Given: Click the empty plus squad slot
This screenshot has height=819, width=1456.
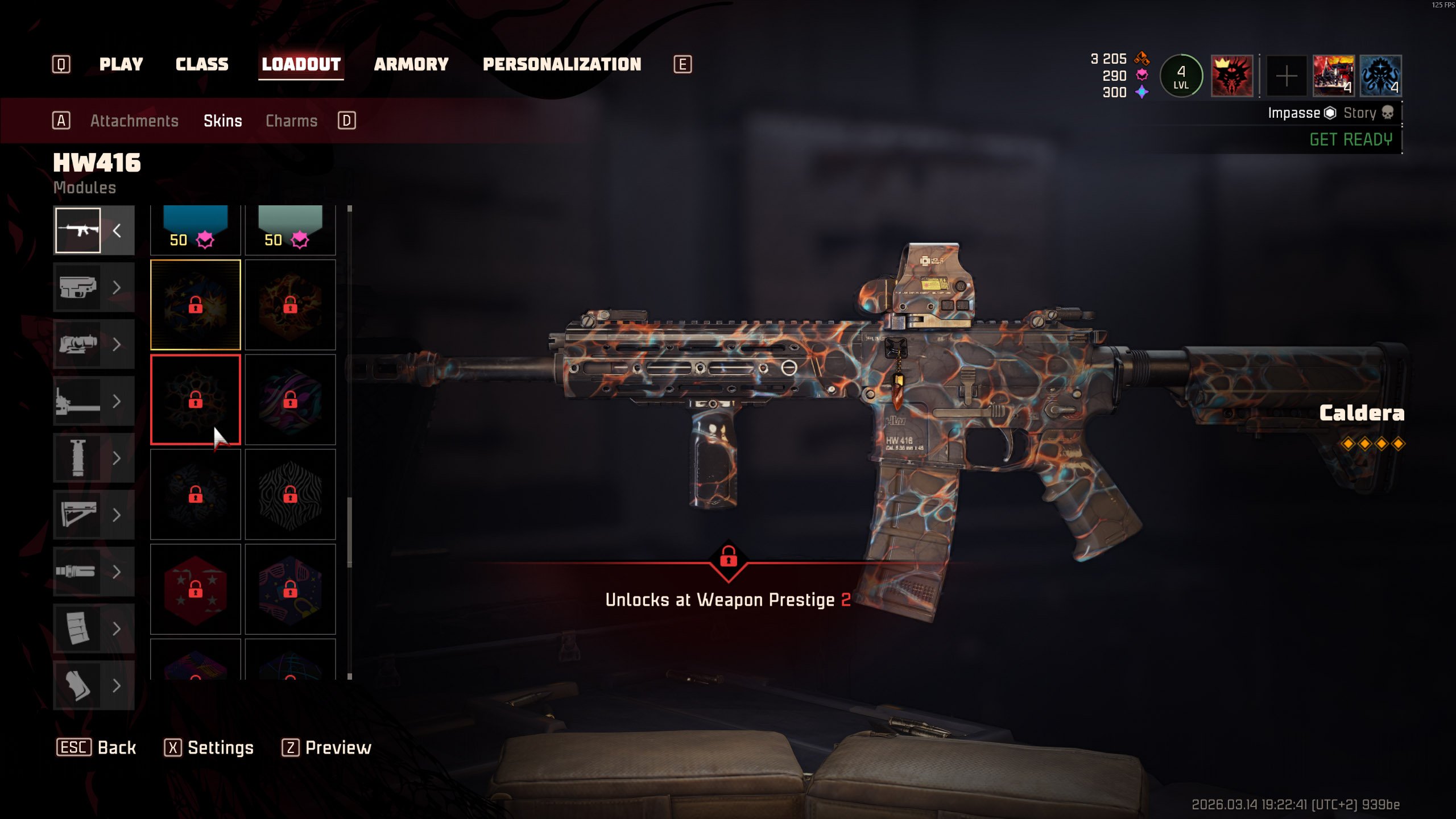Looking at the screenshot, I should coord(1286,76).
